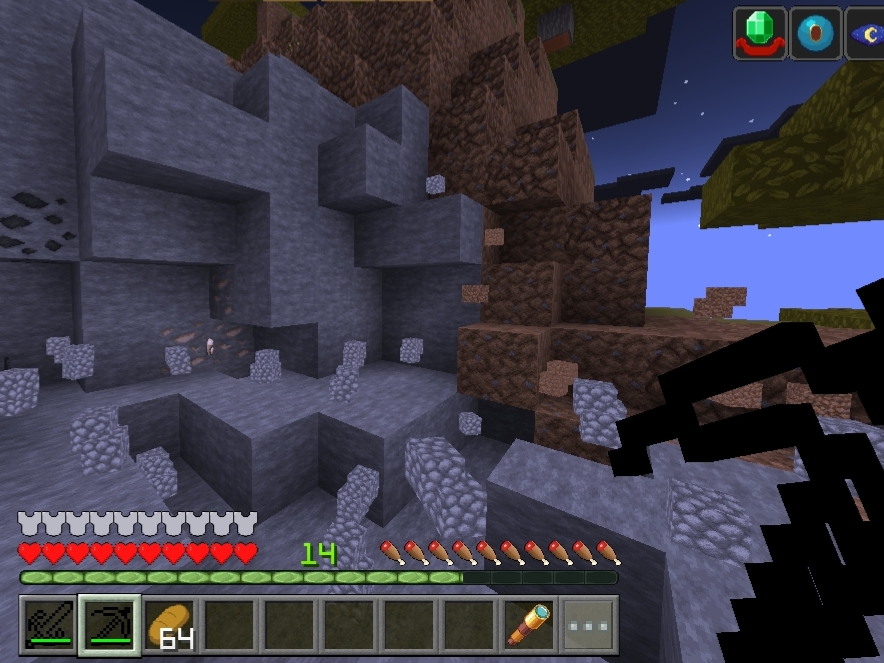
Task: Click the blue eye orb status icon
Action: click(x=815, y=34)
